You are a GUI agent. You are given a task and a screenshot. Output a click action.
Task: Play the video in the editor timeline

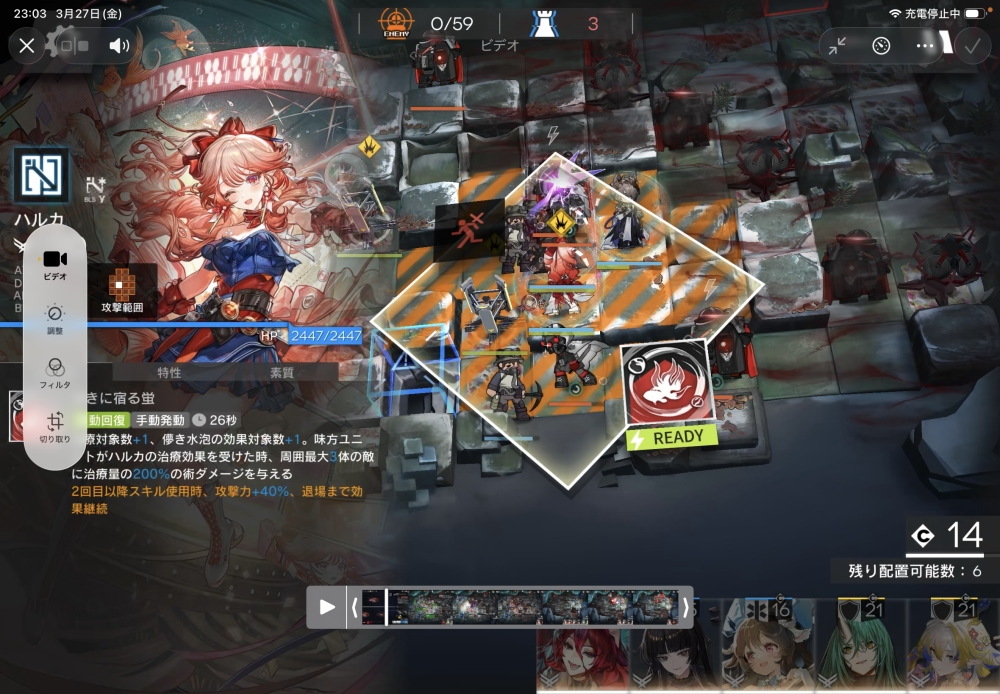tap(327, 607)
